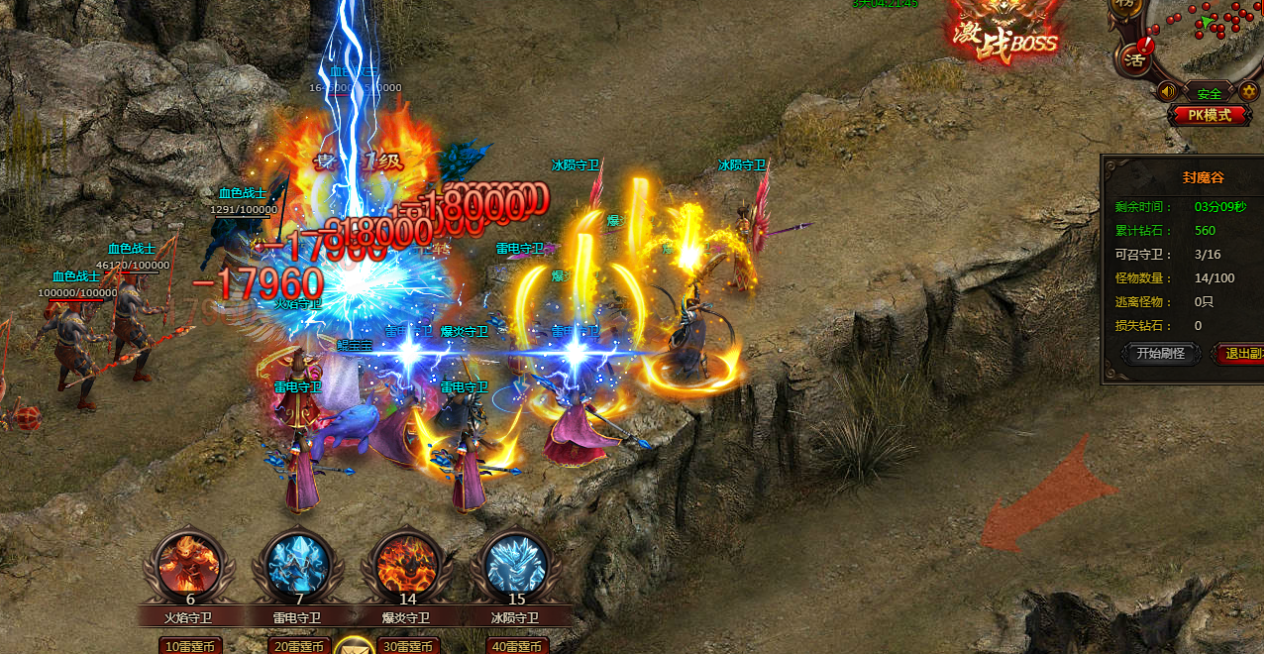1264x654 pixels.
Task: Open settings via the gear icon
Action: pyautogui.click(x=1249, y=92)
